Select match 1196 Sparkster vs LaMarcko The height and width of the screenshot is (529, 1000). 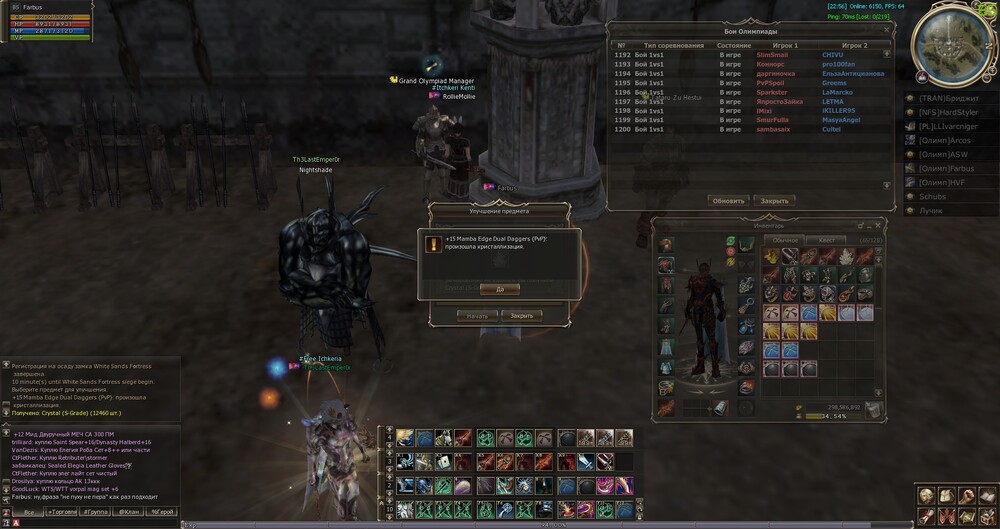pyautogui.click(x=750, y=92)
